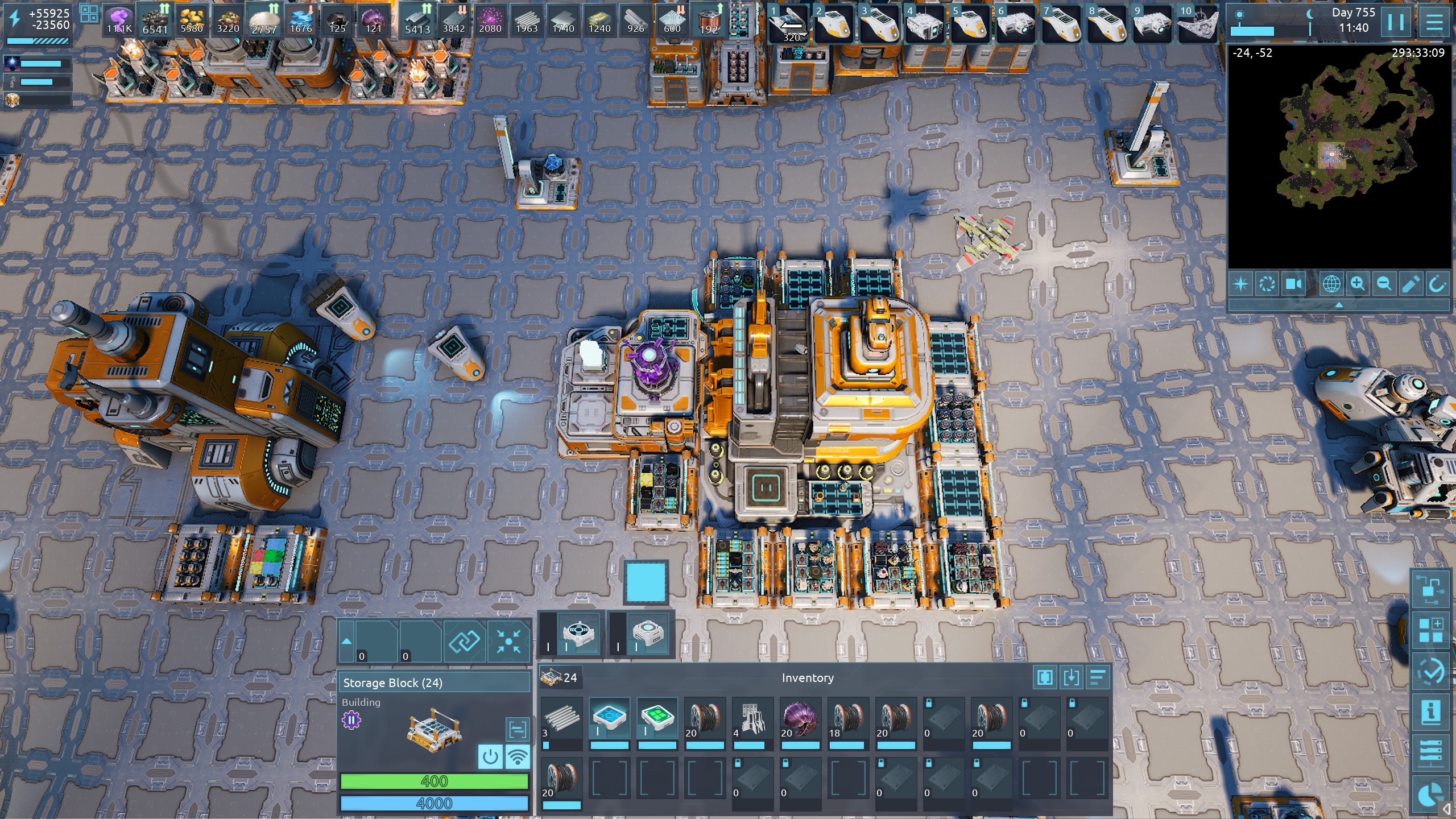This screenshot has height=819, width=1456.
Task: Open the globe map view
Action: point(1331,284)
